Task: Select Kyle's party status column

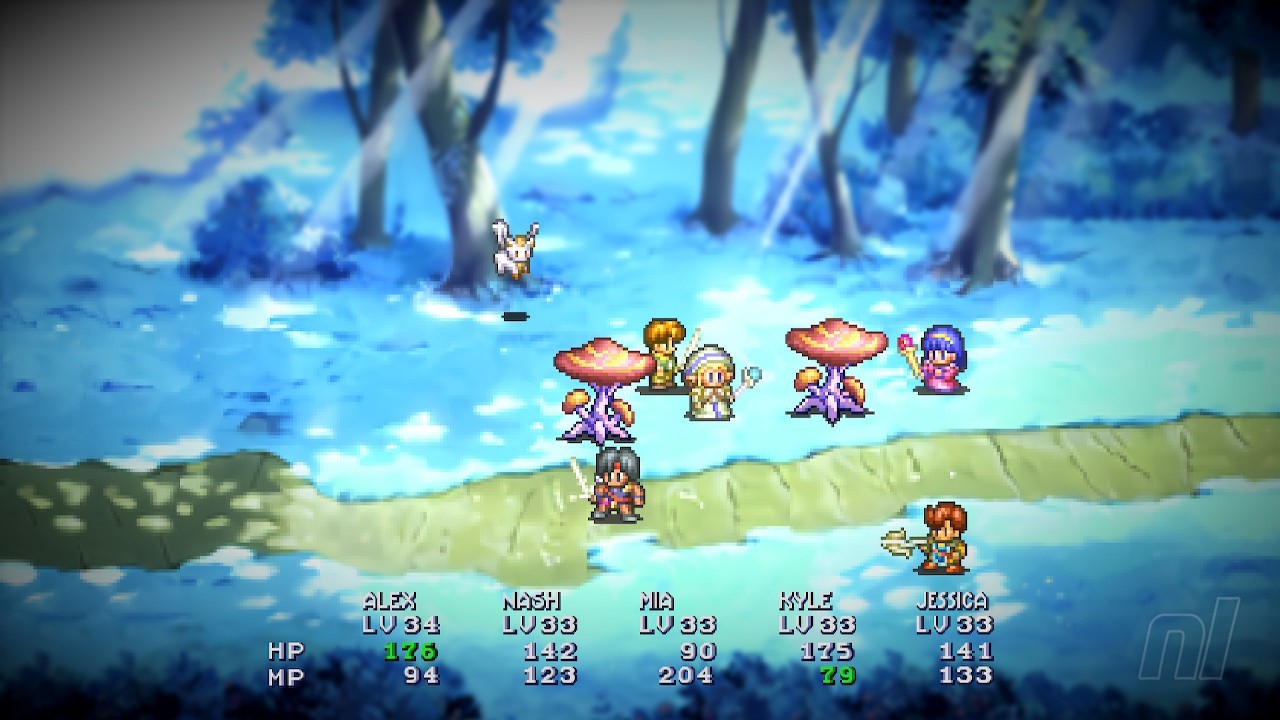Action: [805, 602]
